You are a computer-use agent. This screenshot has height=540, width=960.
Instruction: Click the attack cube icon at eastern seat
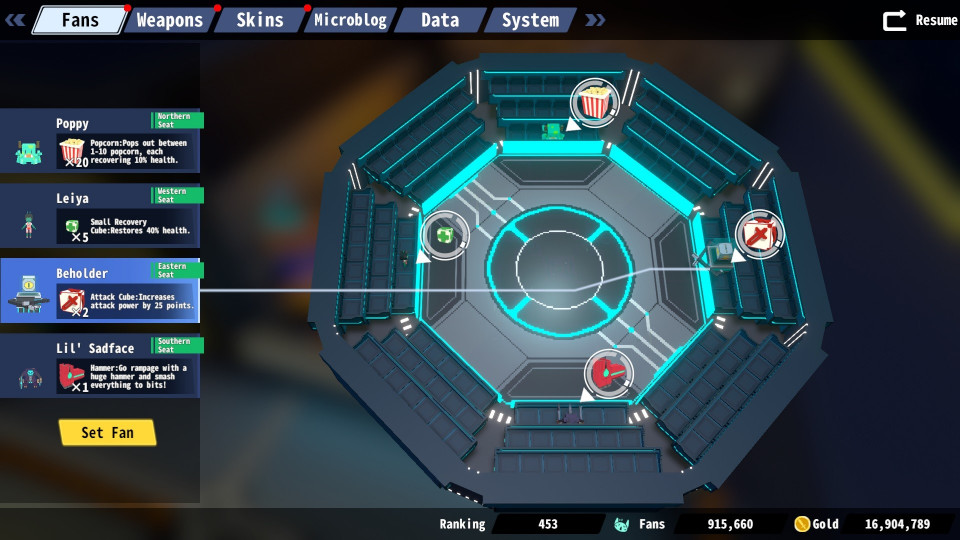click(x=760, y=235)
